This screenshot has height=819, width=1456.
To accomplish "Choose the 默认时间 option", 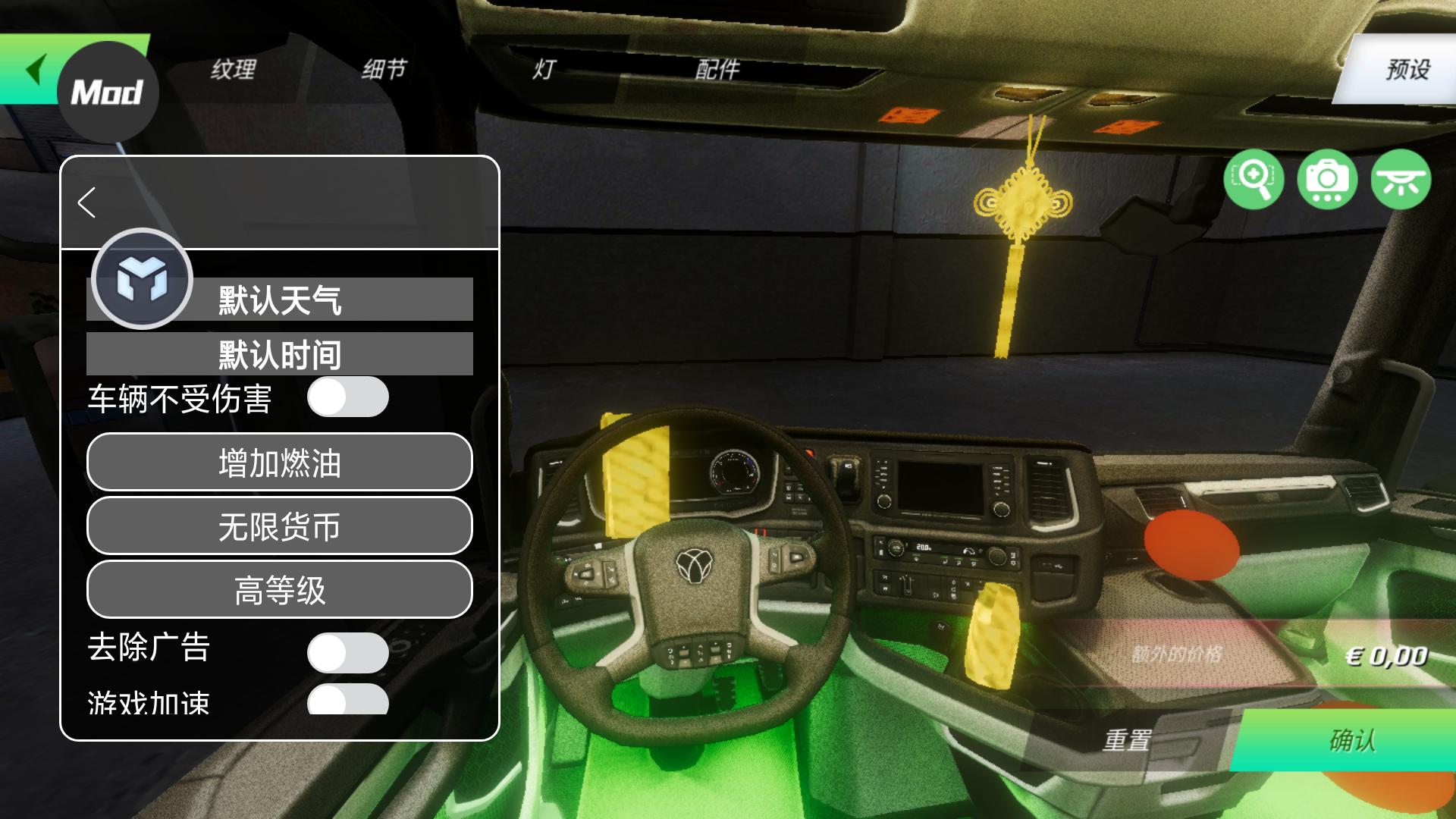I will click(279, 354).
